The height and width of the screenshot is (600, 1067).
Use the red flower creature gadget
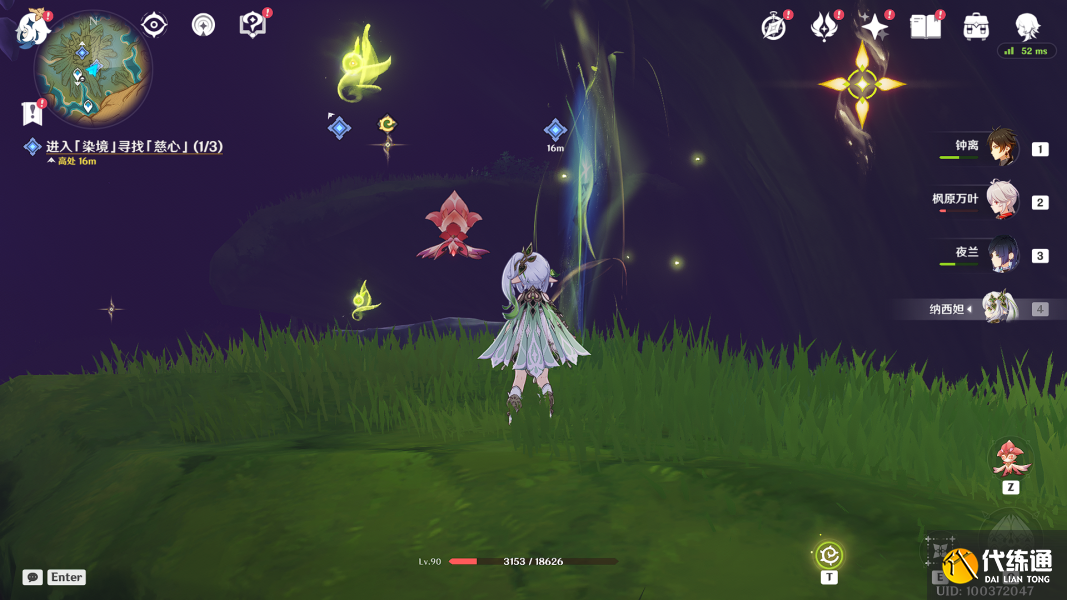coord(1010,458)
